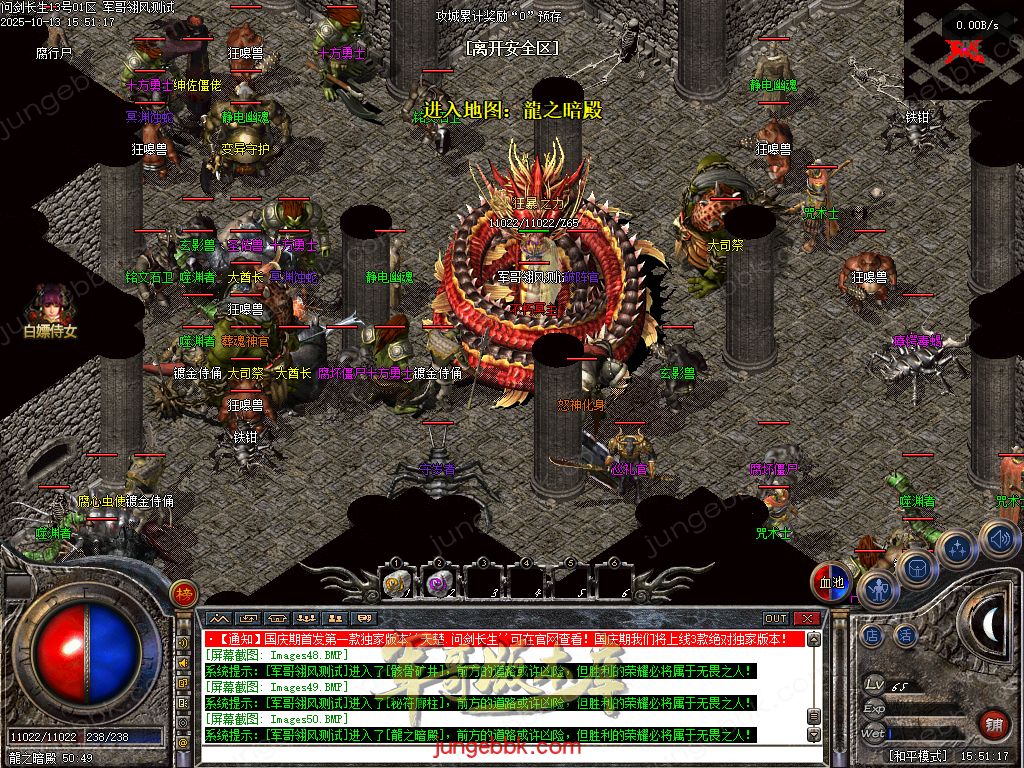
Task: Open the 血池 blood pool button
Action: pyautogui.click(x=831, y=583)
